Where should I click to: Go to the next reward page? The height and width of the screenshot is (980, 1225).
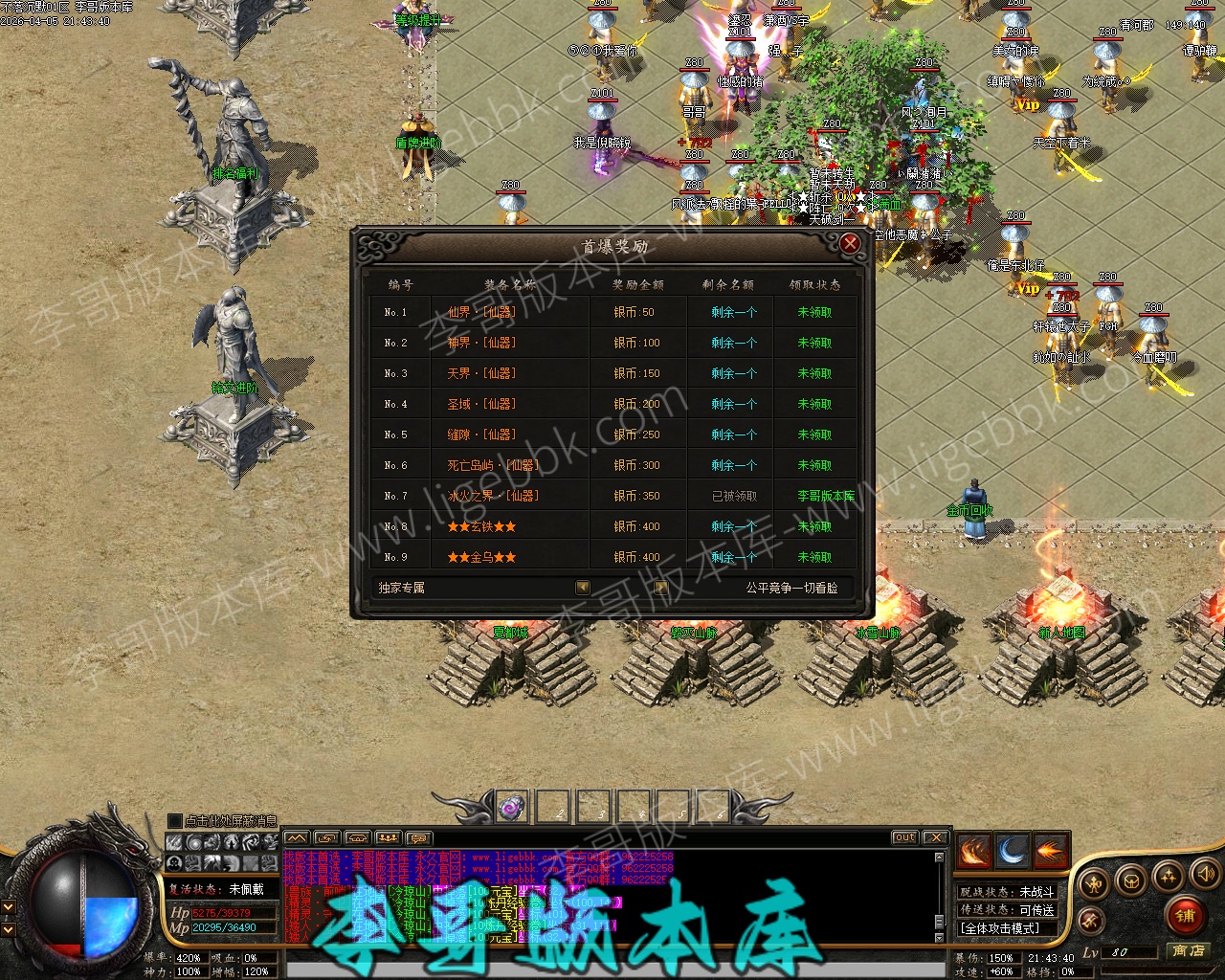click(x=660, y=588)
